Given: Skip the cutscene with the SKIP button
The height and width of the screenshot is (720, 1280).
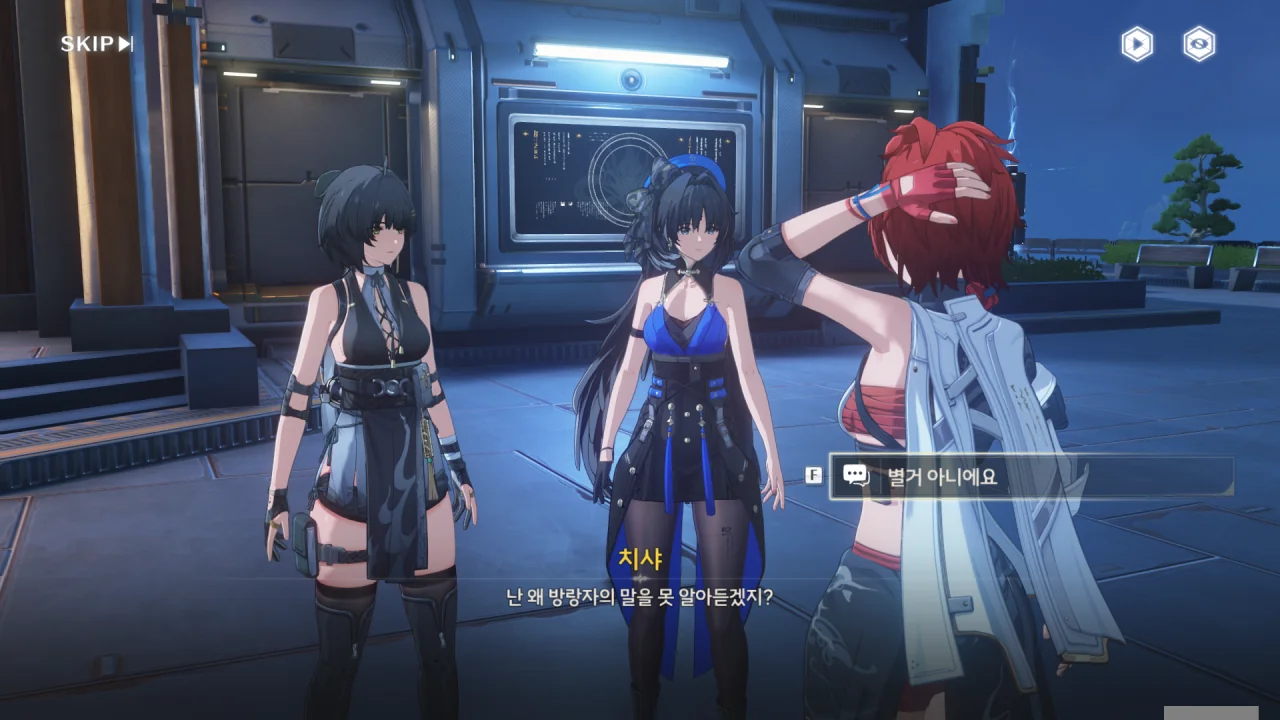Looking at the screenshot, I should tap(96, 44).
